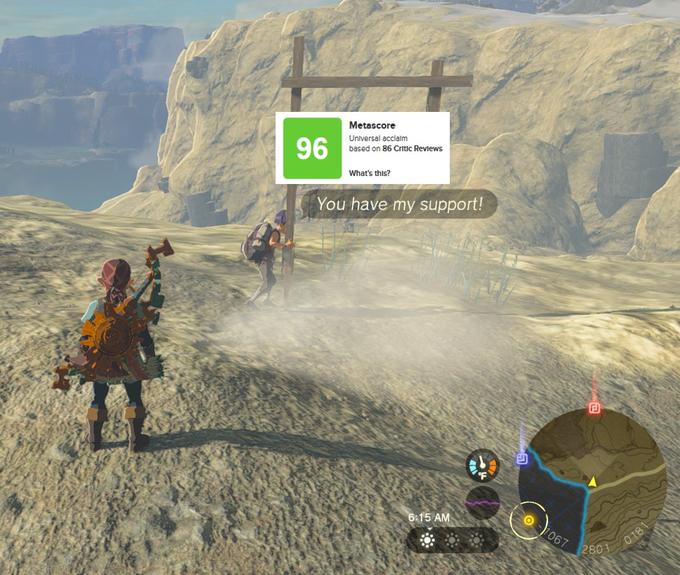Click the yellow quest objective marker
The height and width of the screenshot is (575, 680).
528,519
